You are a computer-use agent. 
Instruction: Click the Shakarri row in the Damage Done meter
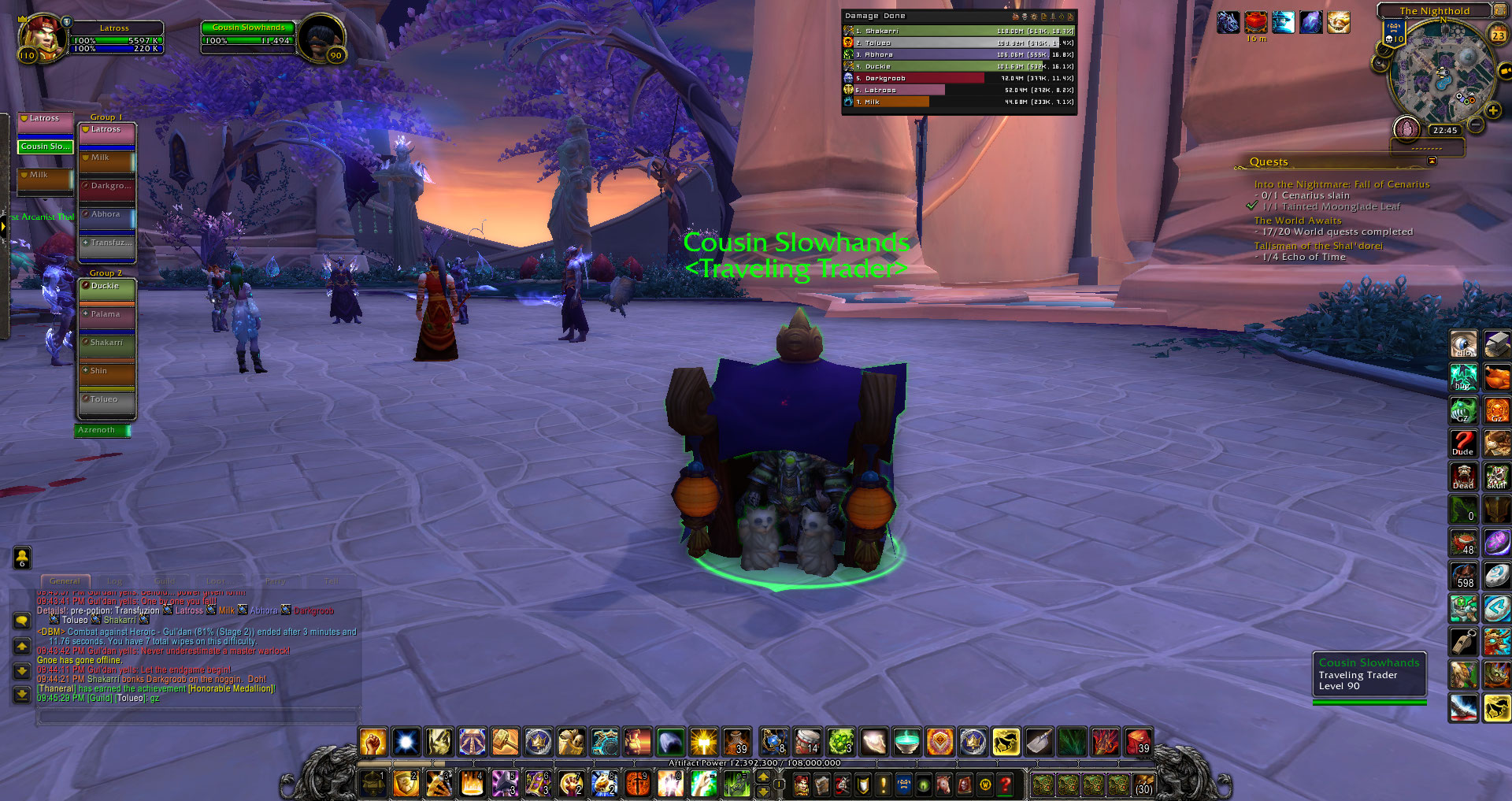(x=958, y=32)
